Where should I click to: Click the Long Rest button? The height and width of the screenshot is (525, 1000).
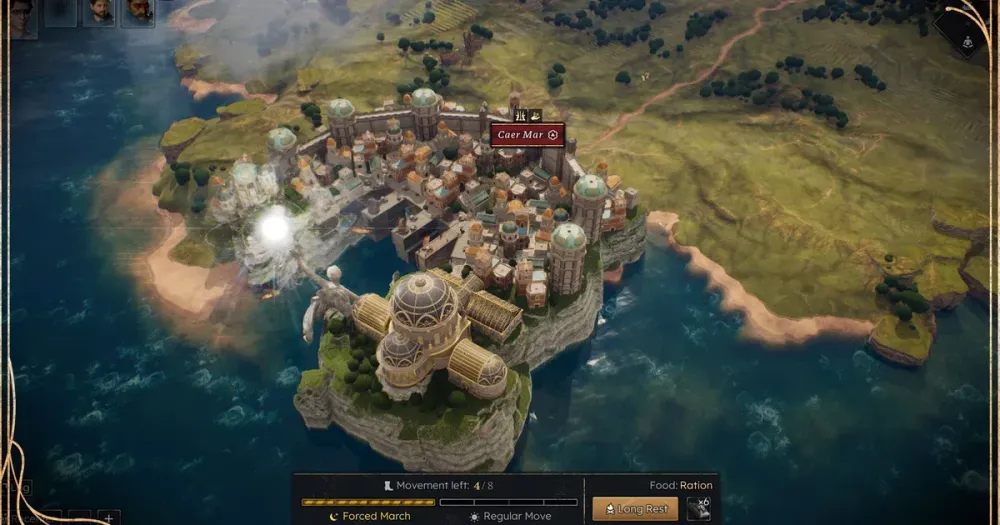point(635,509)
